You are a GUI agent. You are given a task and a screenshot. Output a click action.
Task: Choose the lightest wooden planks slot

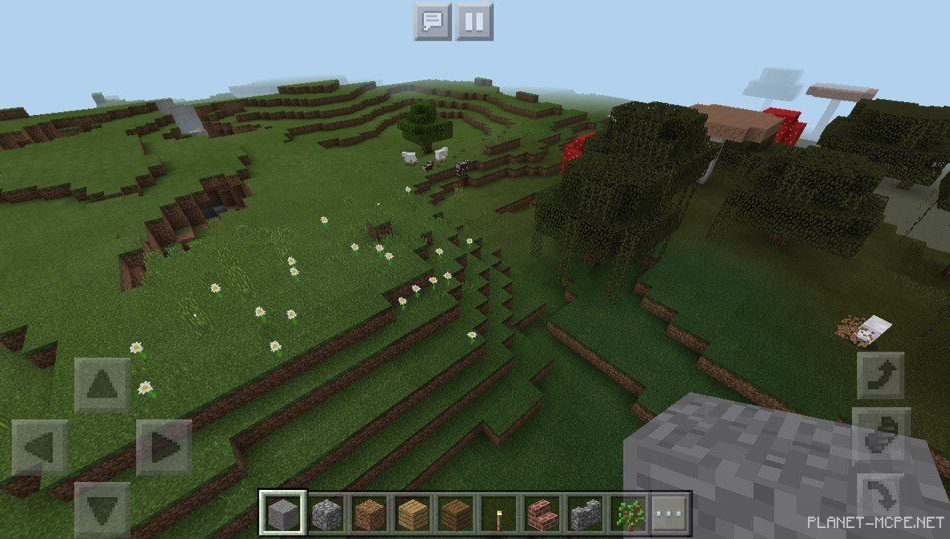pos(413,514)
